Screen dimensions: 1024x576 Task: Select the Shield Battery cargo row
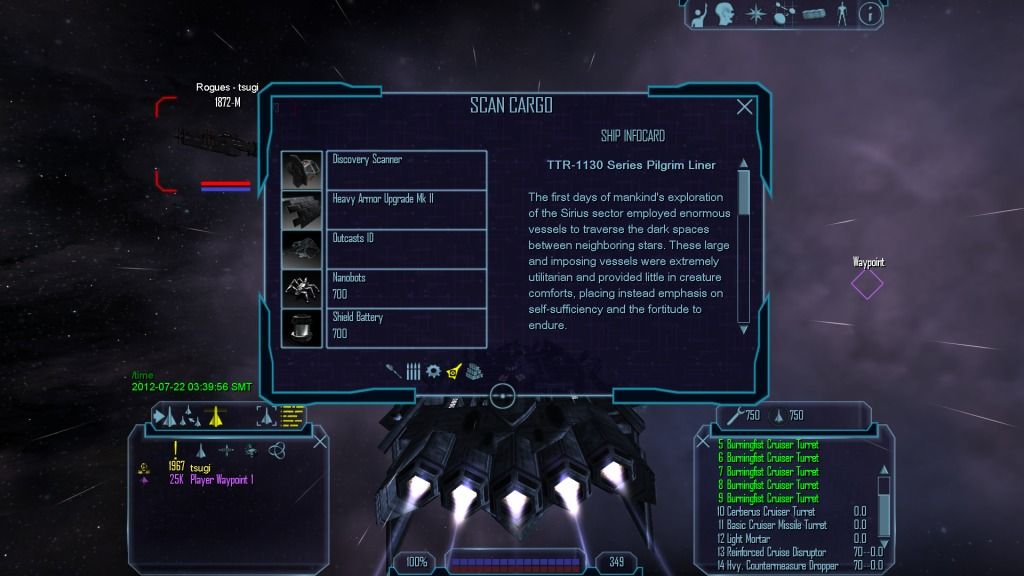pyautogui.click(x=406, y=327)
